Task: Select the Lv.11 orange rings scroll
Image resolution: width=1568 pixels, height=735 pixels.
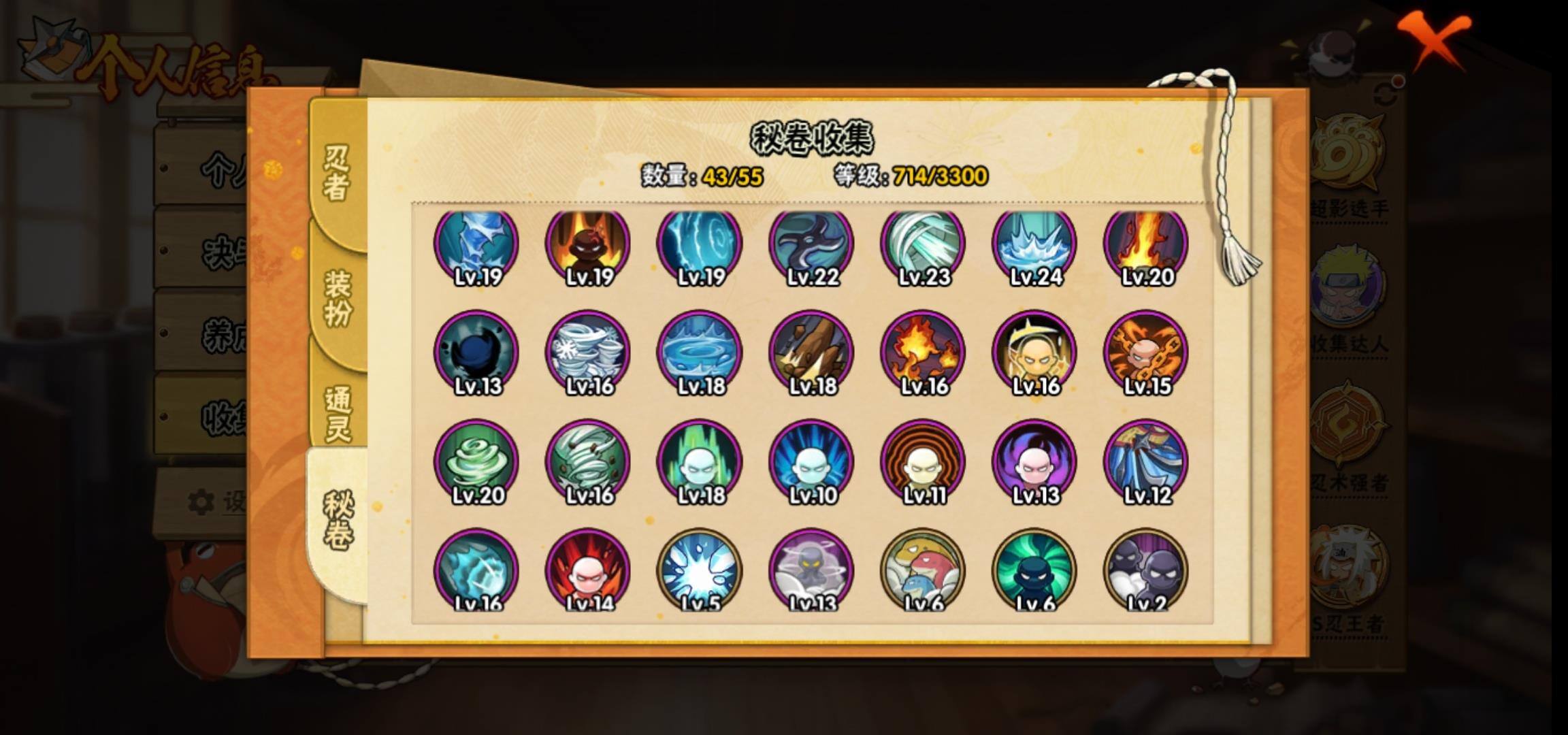Action: [x=922, y=461]
